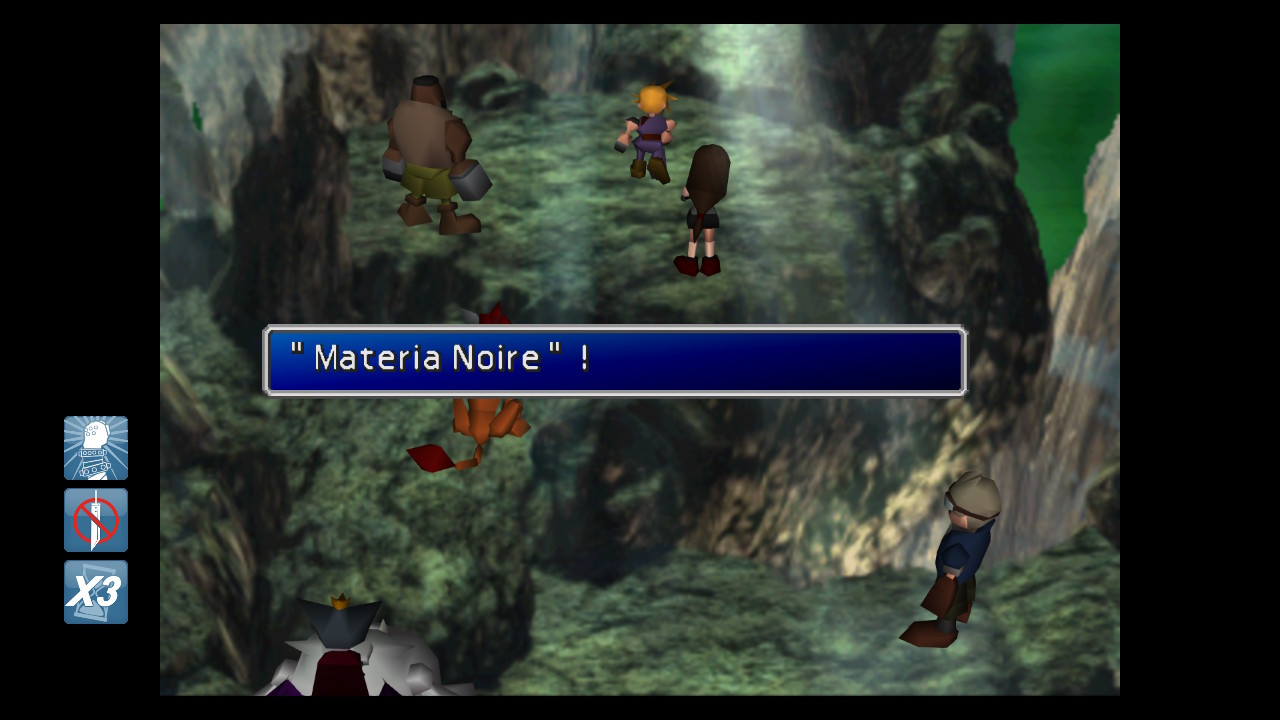This screenshot has width=1280, height=720.
Task: Advance the "Materia Noire" dialogue box
Action: pyautogui.click(x=614, y=360)
